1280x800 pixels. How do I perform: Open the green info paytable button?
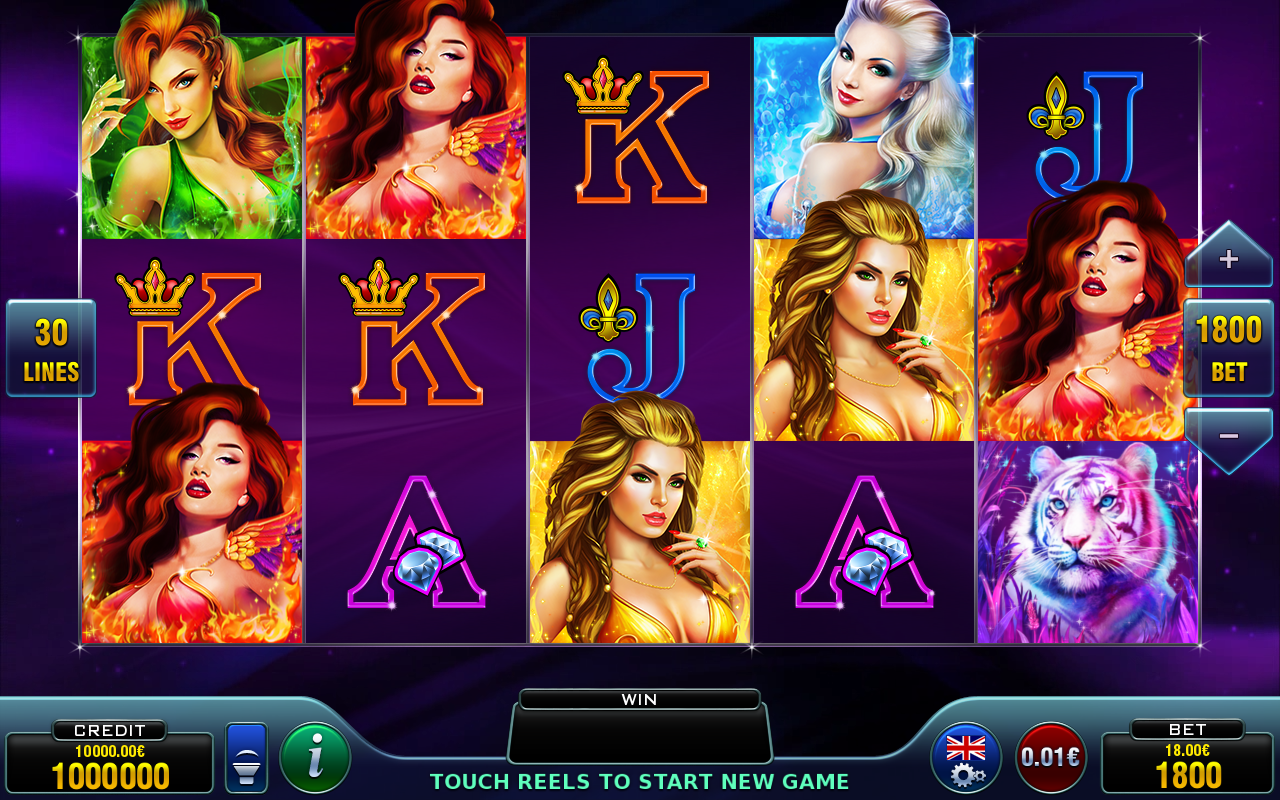coord(315,758)
